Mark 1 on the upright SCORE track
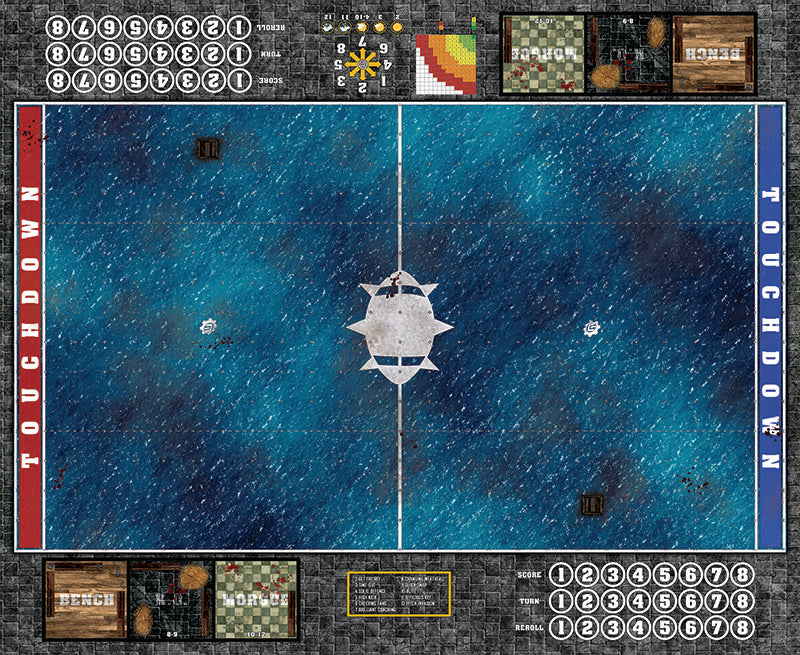Screen dimensions: 800x655 coord(561,575)
